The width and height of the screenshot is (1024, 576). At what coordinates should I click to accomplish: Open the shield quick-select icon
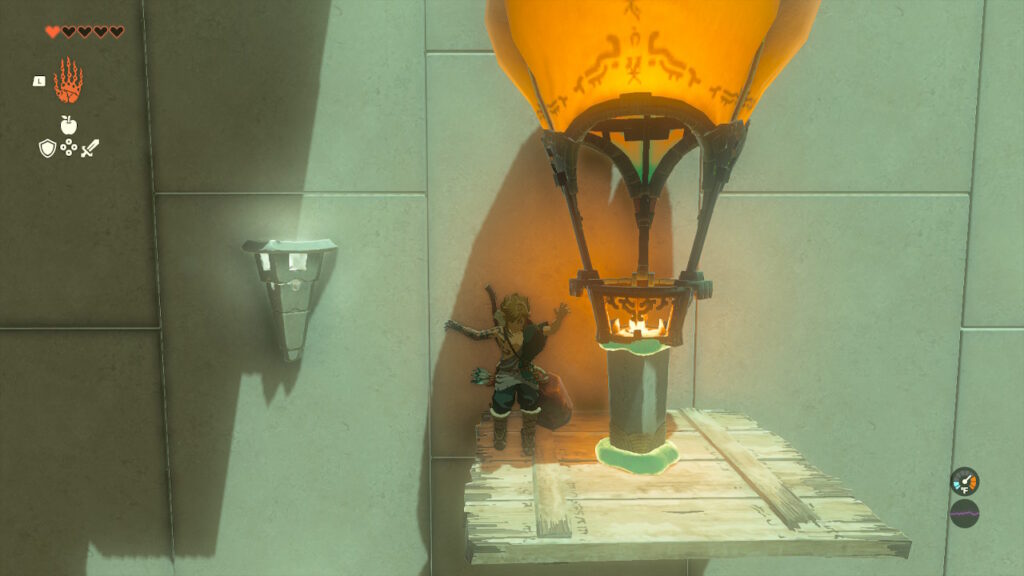47,148
